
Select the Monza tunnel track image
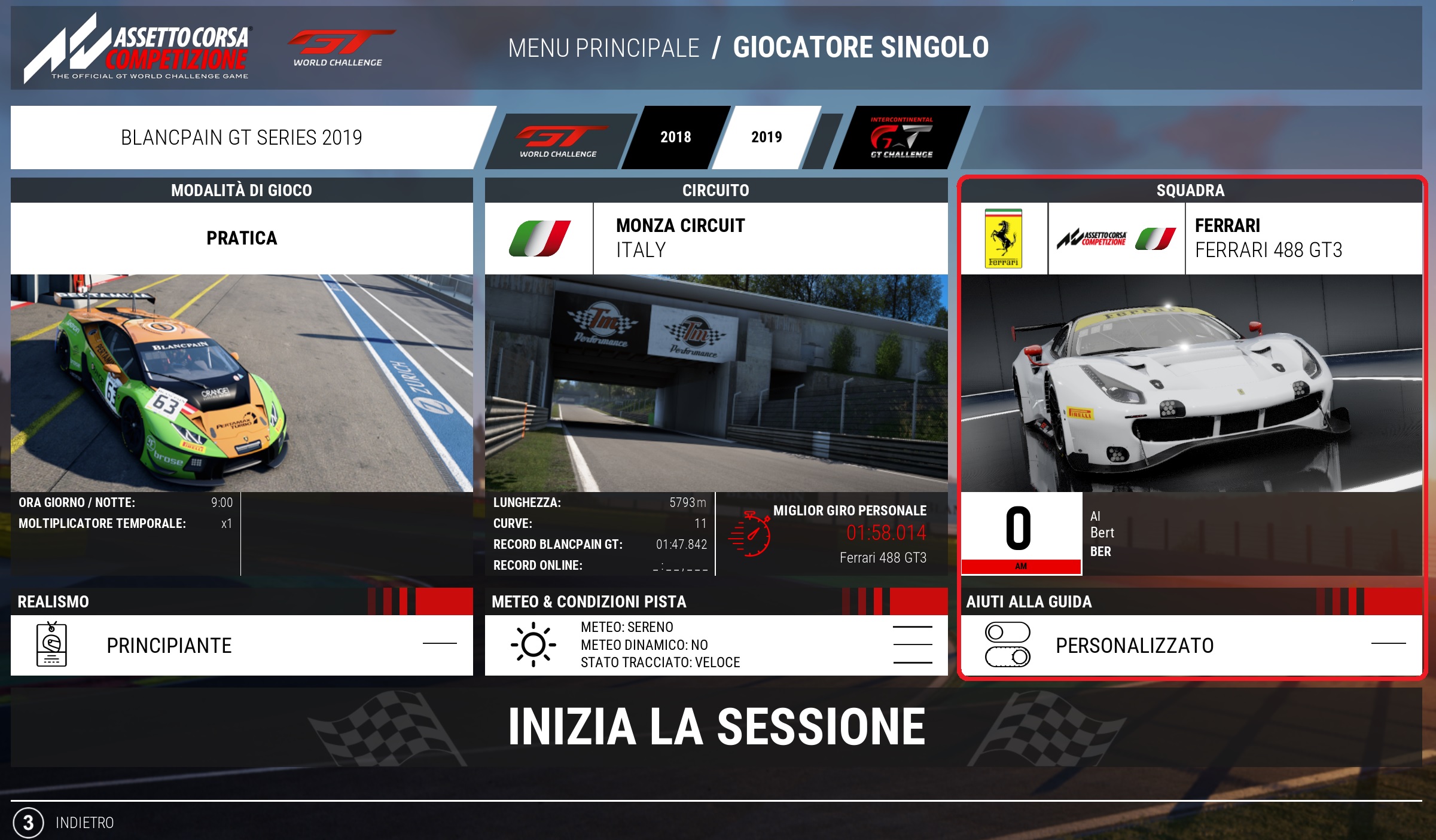[716, 383]
